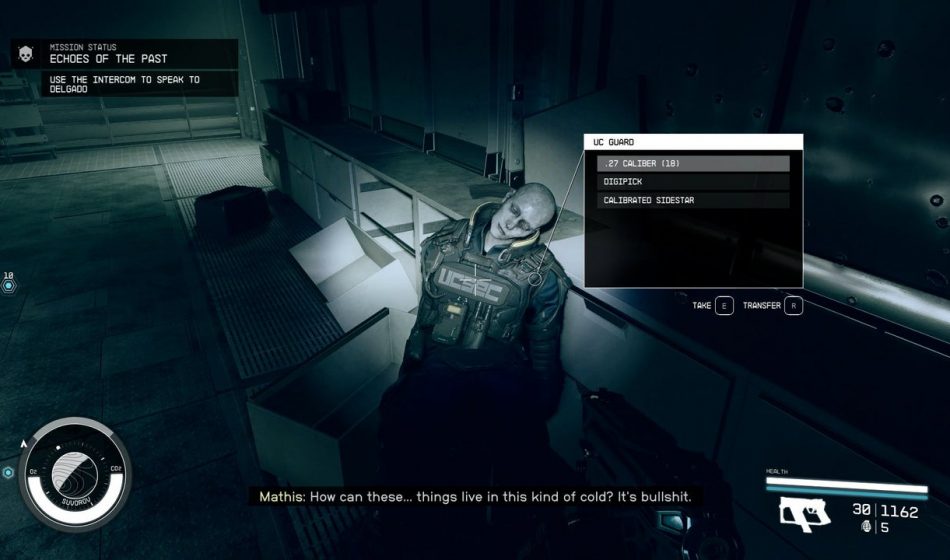This screenshot has height=560, width=950.
Task: Choose the Calibrated Sidestar item
Action: (693, 200)
